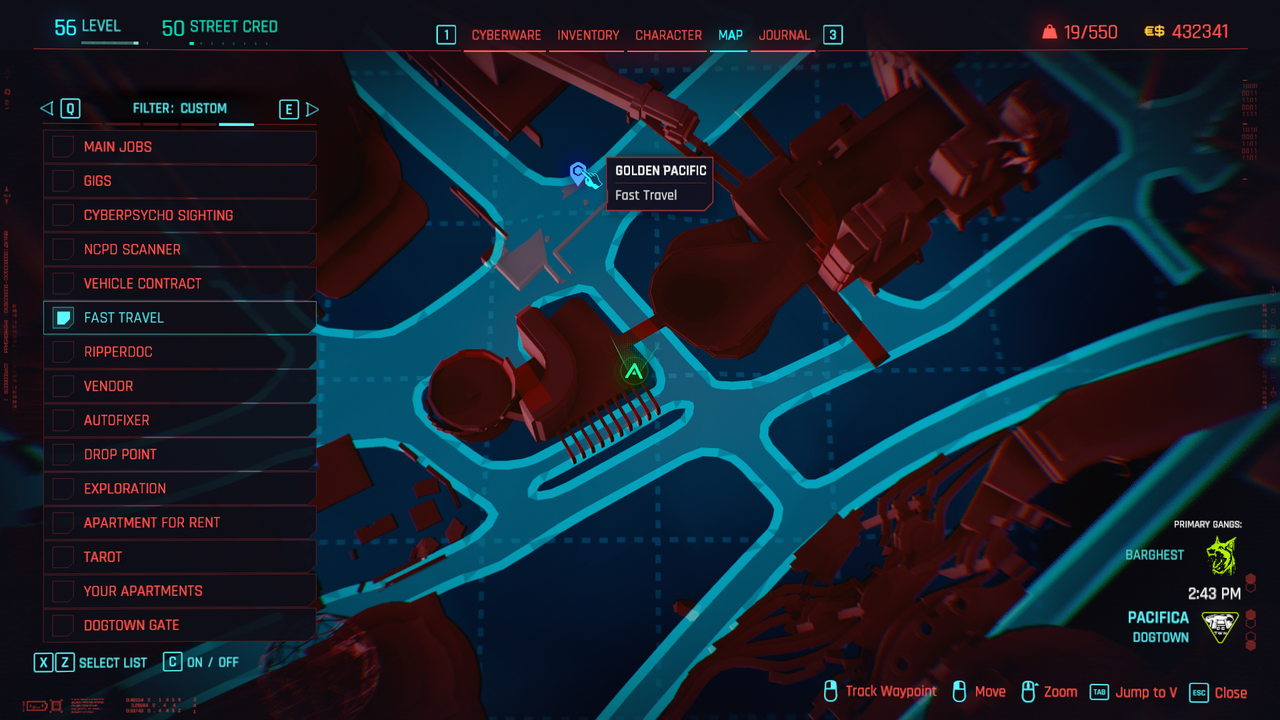Screen dimensions: 1280x720
Task: Toggle the Main Jobs filter
Action: click(x=63, y=147)
